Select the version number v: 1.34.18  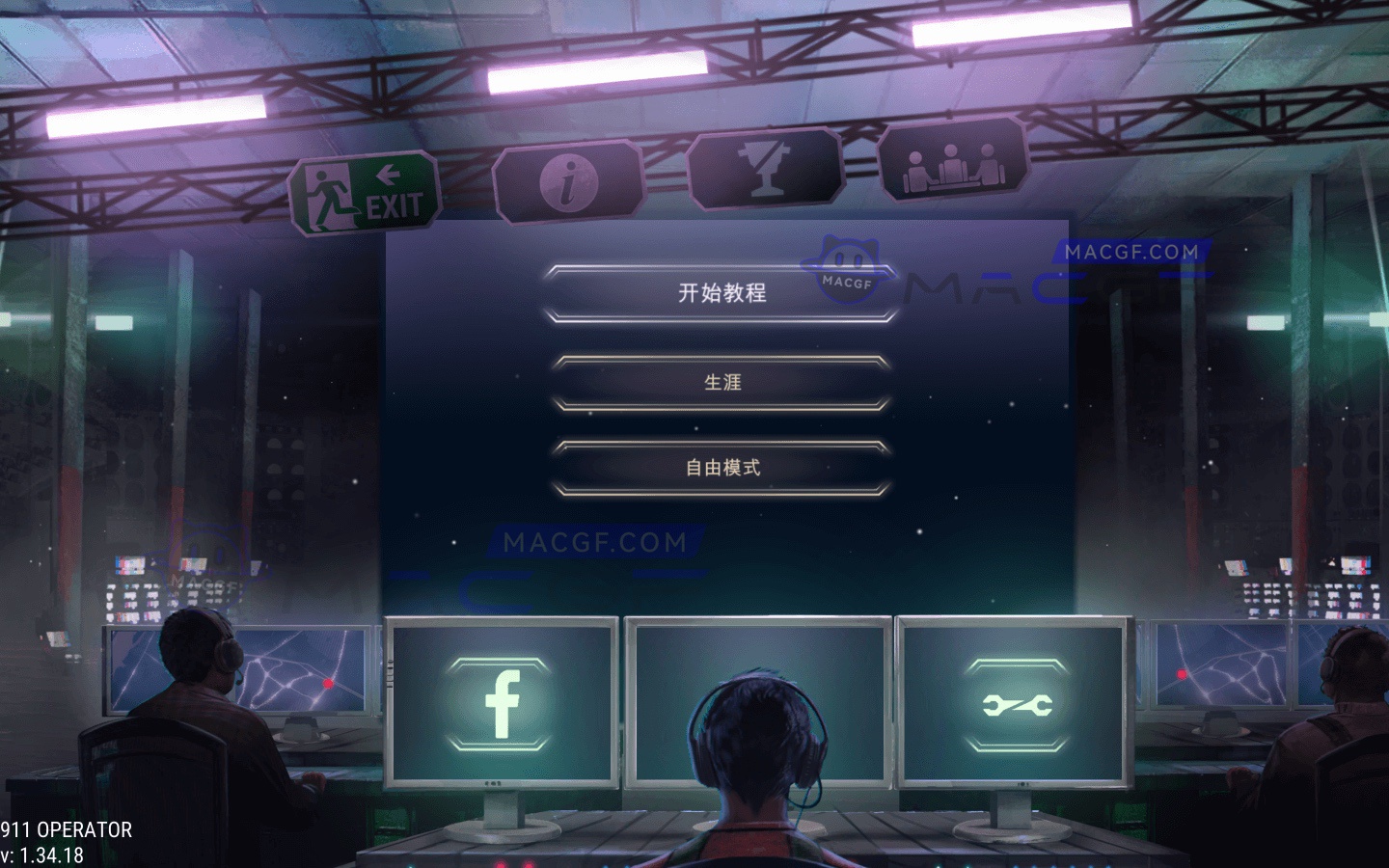coord(42,854)
